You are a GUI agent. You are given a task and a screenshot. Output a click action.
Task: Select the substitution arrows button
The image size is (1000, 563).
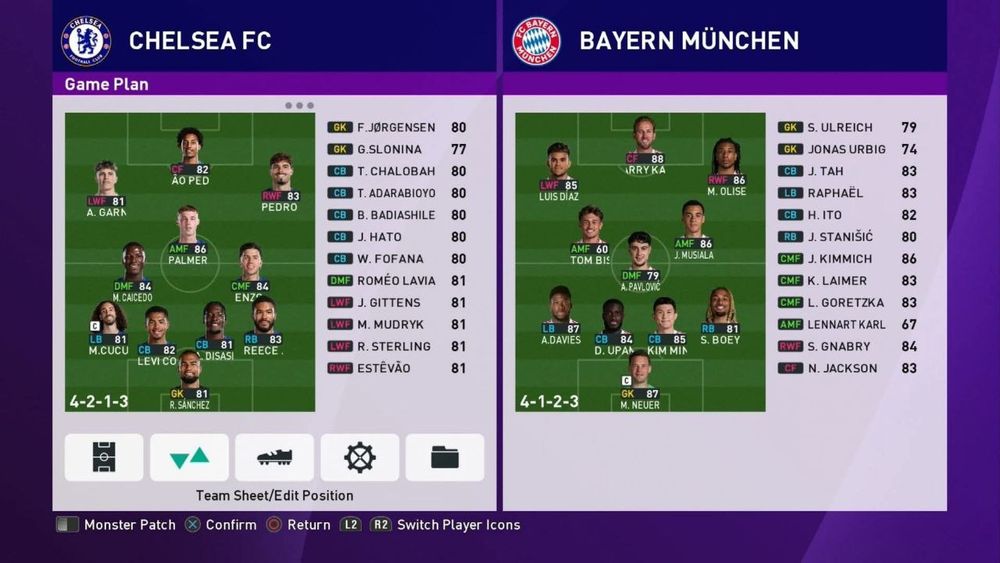tap(189, 457)
